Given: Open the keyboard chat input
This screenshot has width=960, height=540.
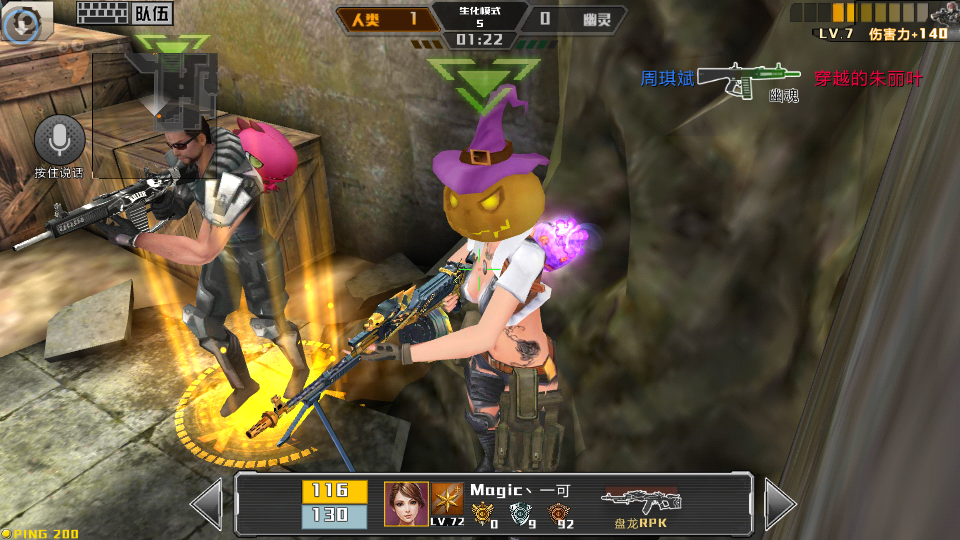Looking at the screenshot, I should tap(102, 13).
